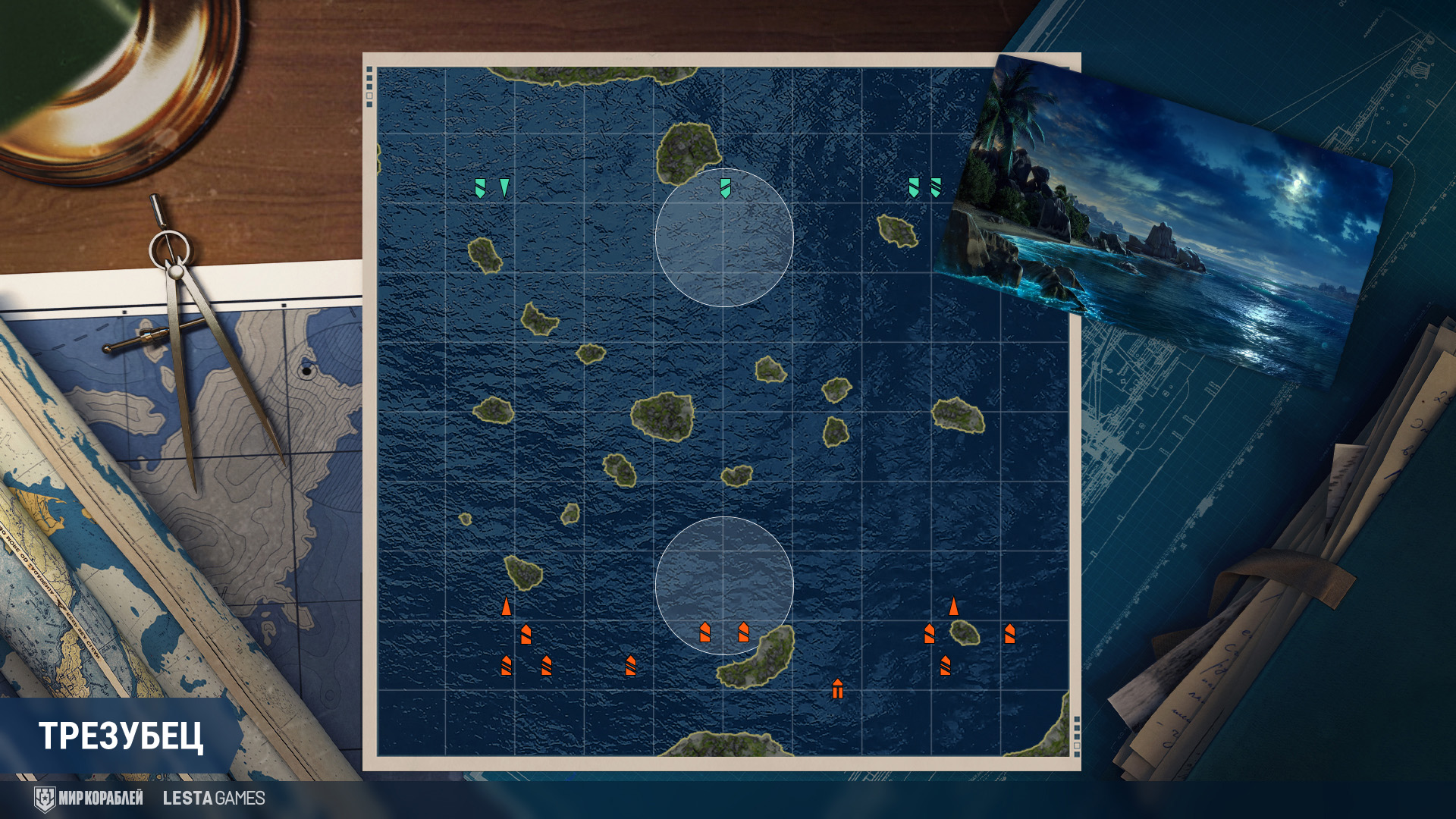The image size is (1456, 819).
Task: Click the Lesta Games logo
Action: [214, 799]
